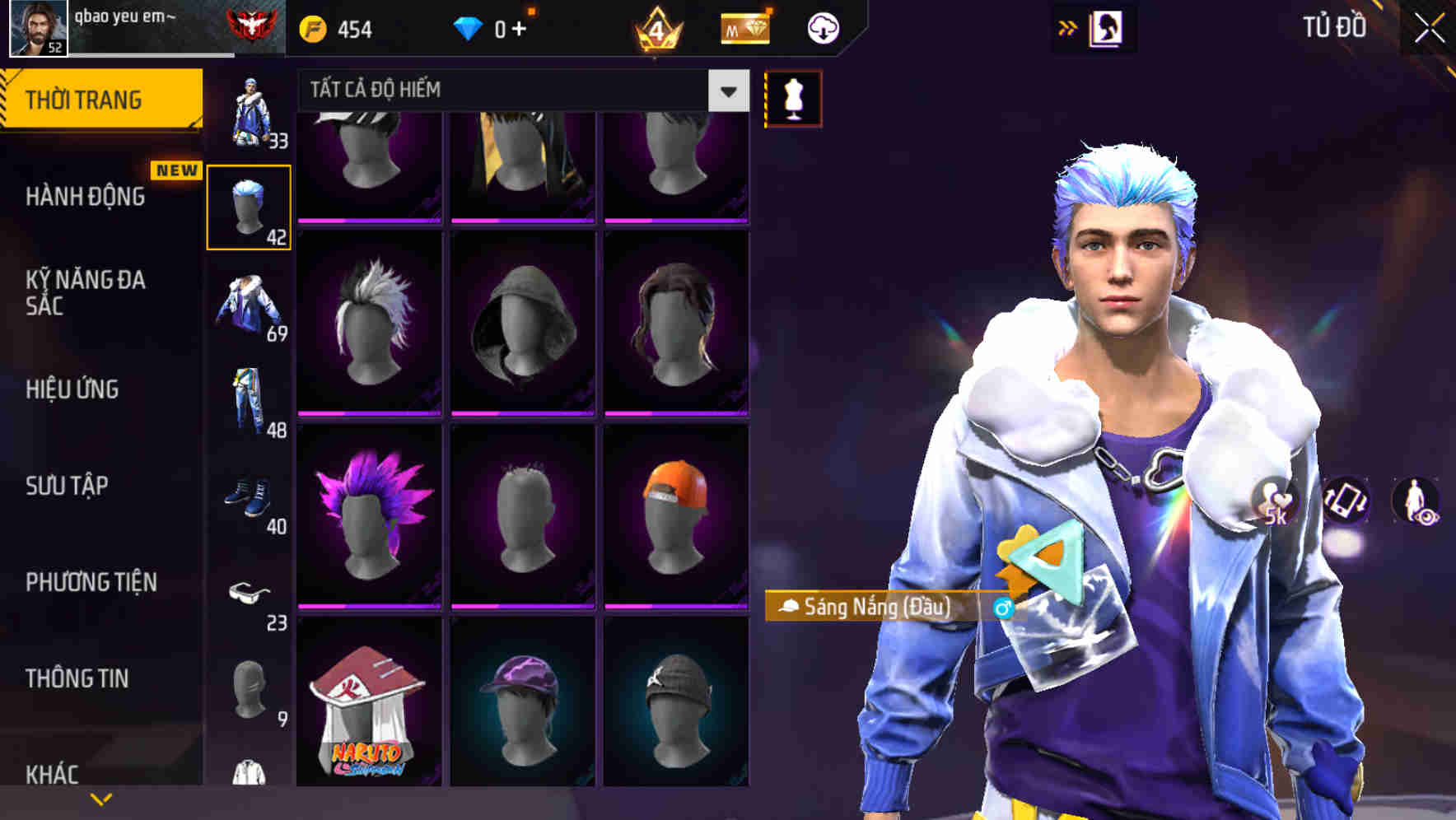Select the glasses category showing 23 items

click(x=250, y=591)
